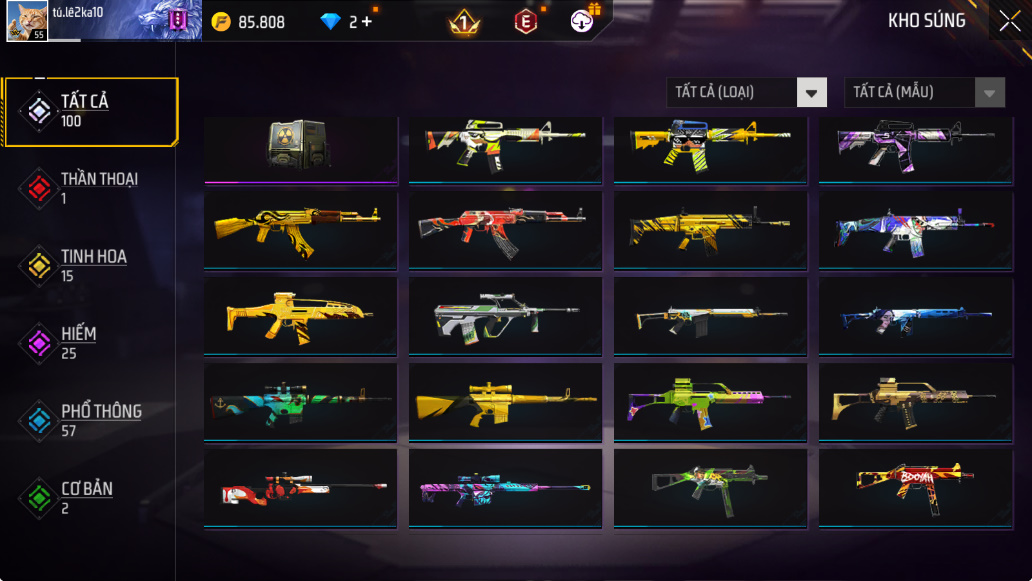Image resolution: width=1032 pixels, height=581 pixels.
Task: Open the Hiếm rarity category
Action: [x=91, y=343]
